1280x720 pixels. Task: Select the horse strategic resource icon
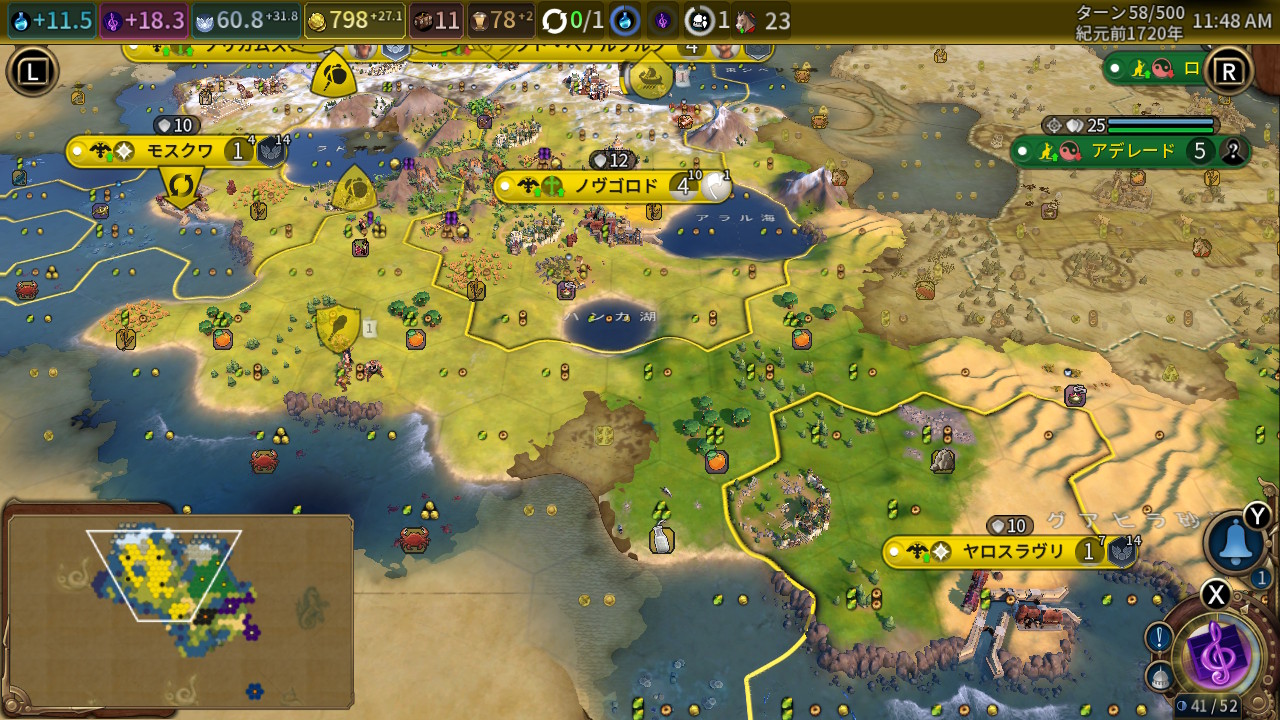coord(746,20)
